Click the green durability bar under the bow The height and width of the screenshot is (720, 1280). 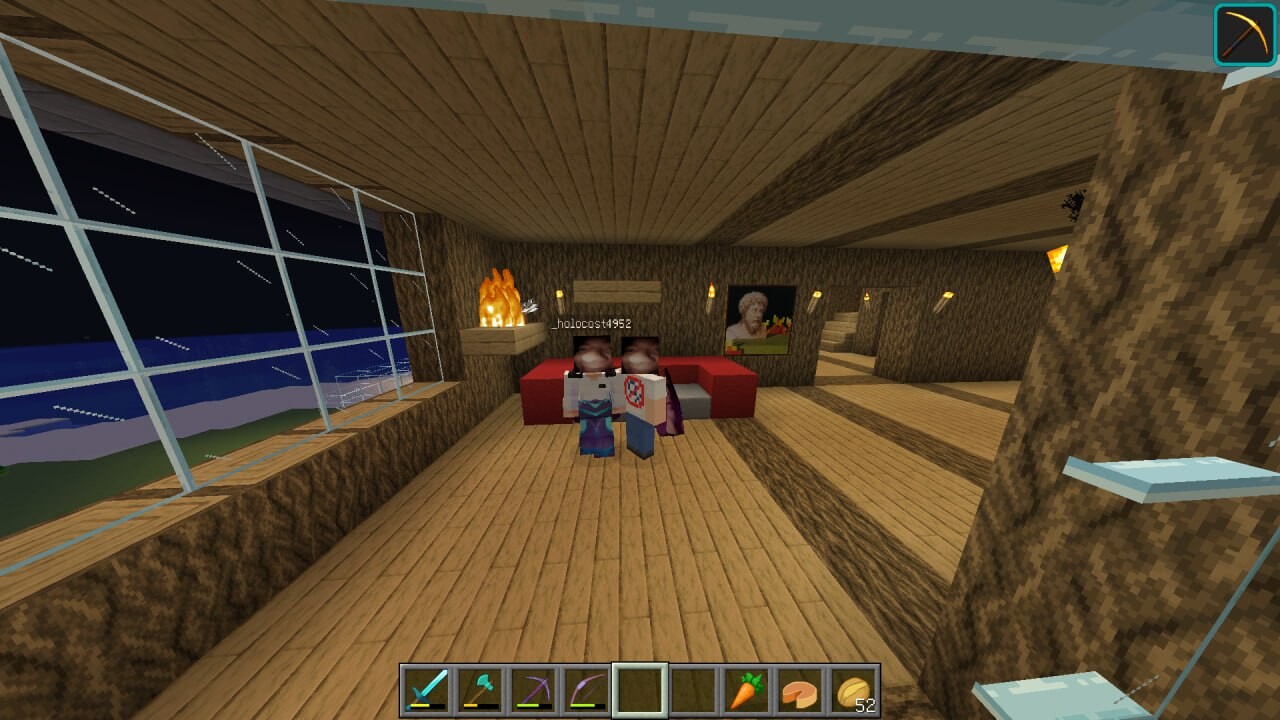pyautogui.click(x=584, y=704)
